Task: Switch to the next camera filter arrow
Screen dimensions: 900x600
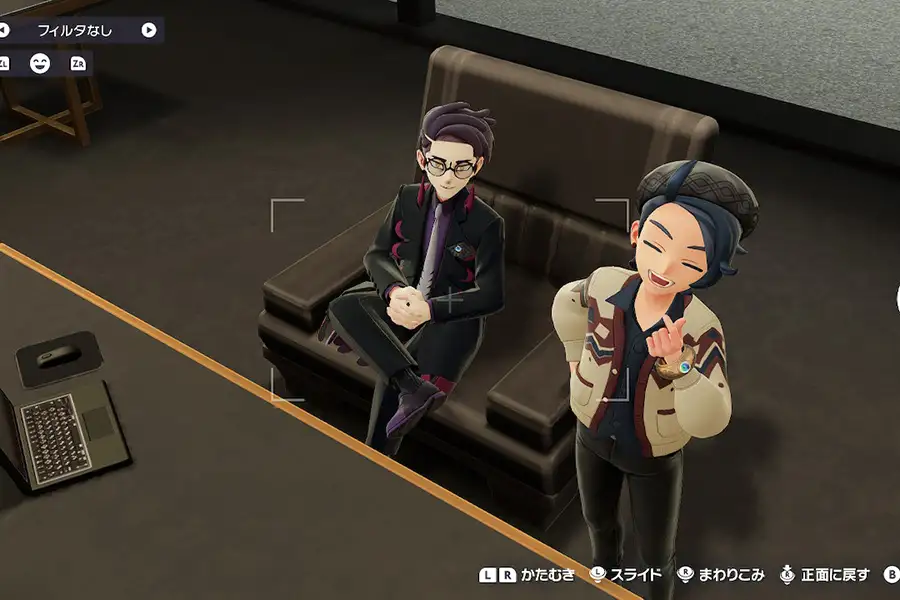Action: 149,30
